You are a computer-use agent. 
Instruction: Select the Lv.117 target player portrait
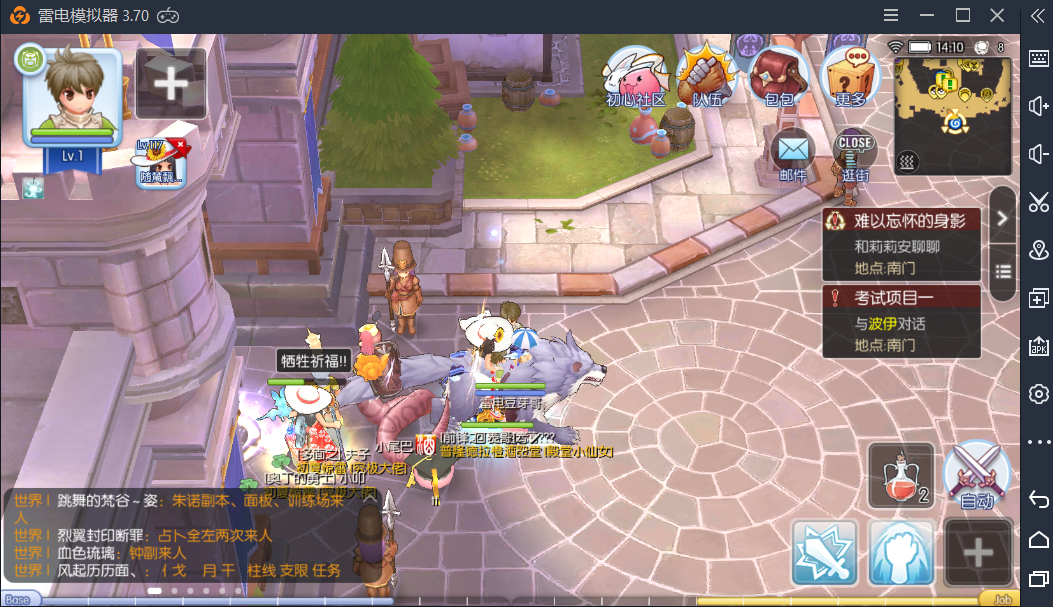click(161, 161)
